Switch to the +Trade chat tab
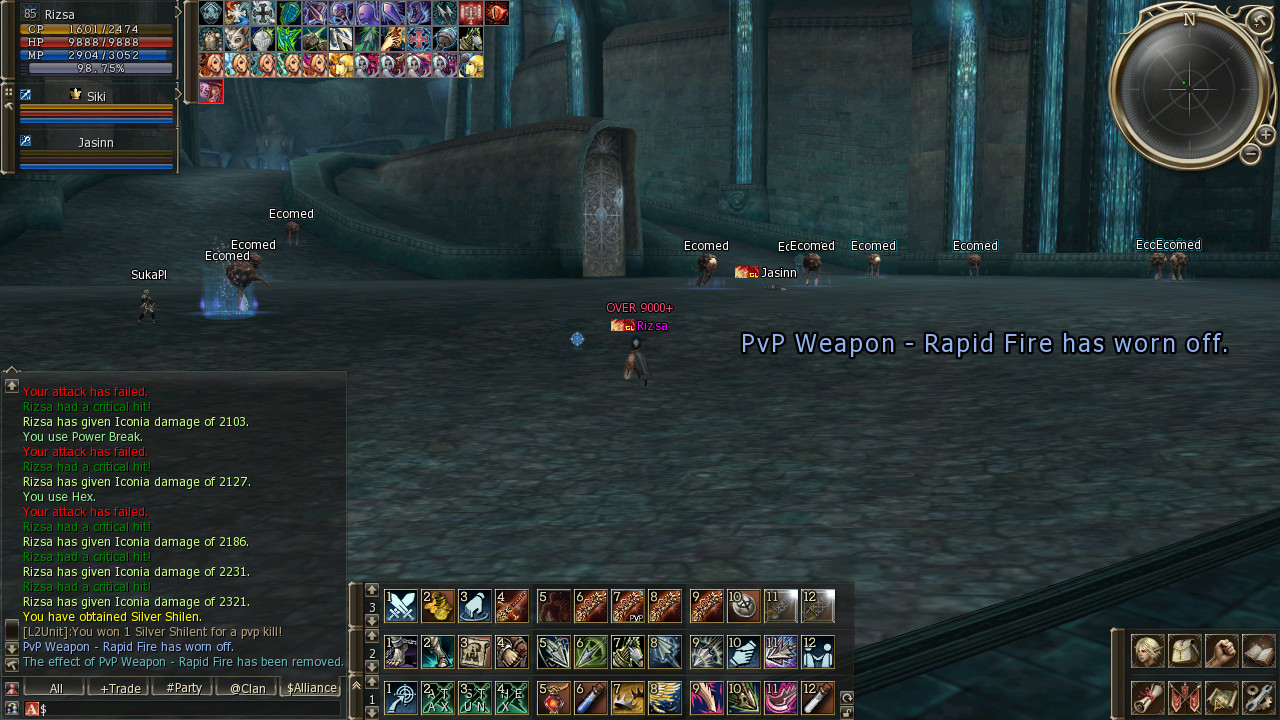The image size is (1280, 720). [x=118, y=688]
